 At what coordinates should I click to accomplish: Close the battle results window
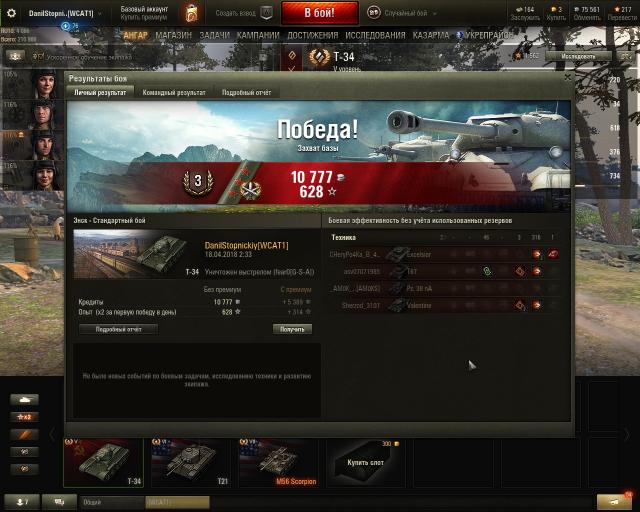pos(567,76)
